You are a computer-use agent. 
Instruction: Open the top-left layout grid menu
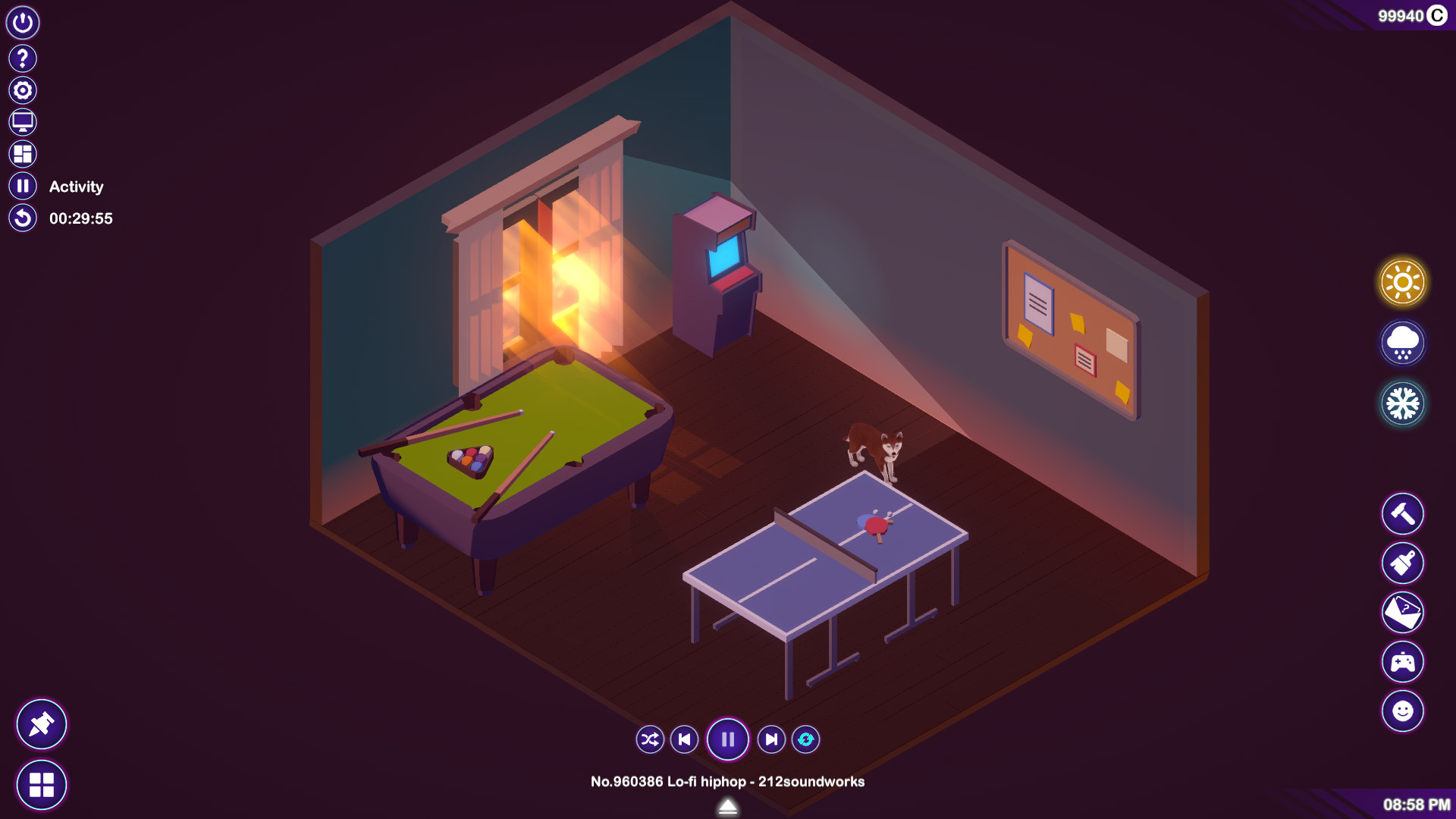pyautogui.click(x=22, y=154)
